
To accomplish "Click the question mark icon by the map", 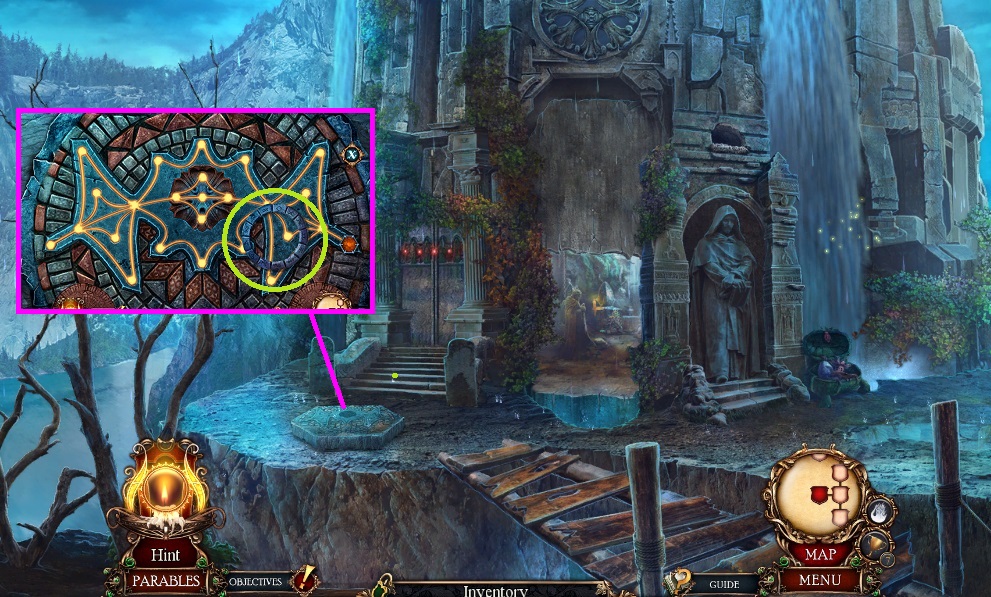I will [681, 578].
